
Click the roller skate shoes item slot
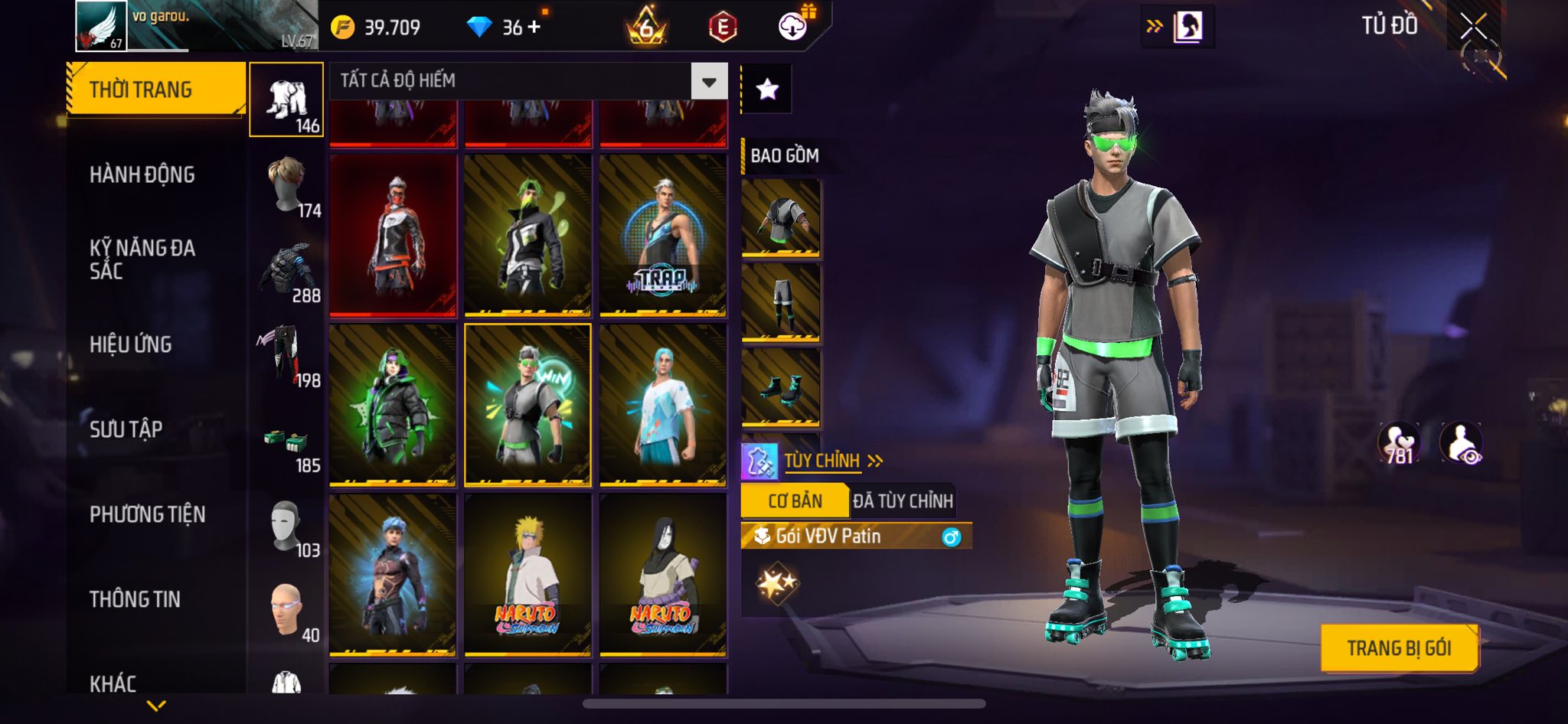(x=781, y=386)
